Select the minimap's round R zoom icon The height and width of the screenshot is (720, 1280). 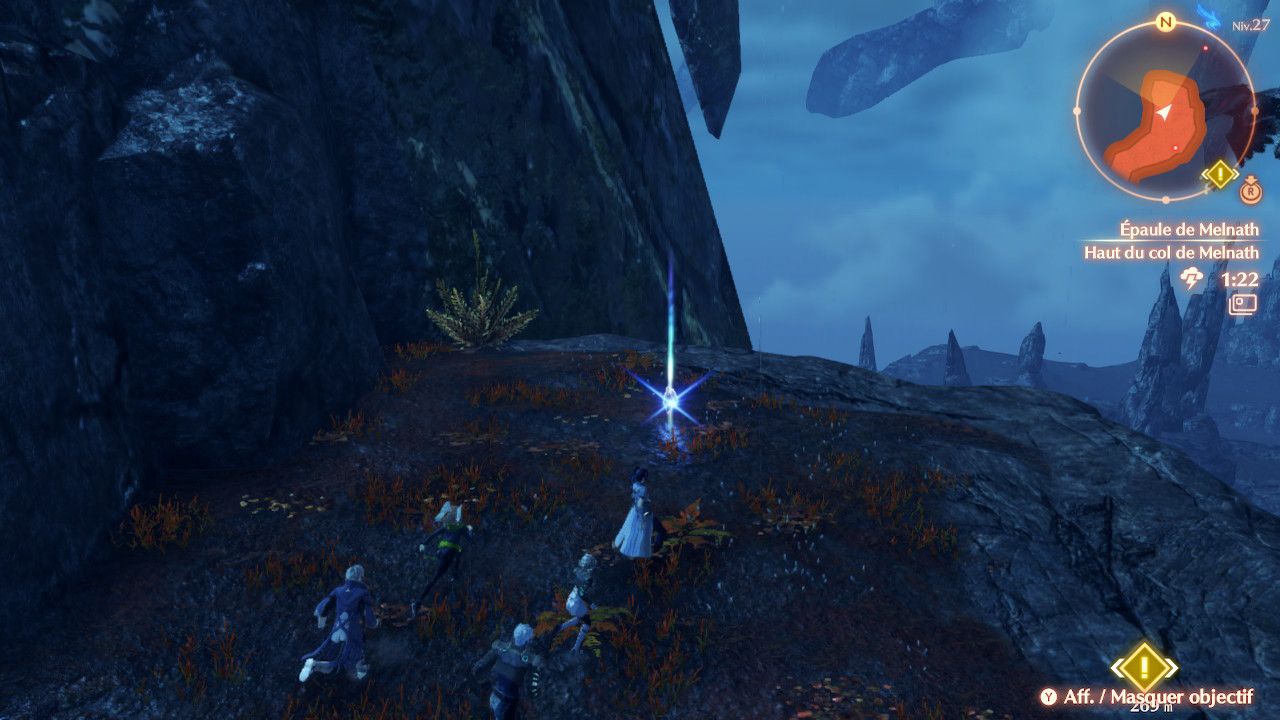coord(1250,190)
